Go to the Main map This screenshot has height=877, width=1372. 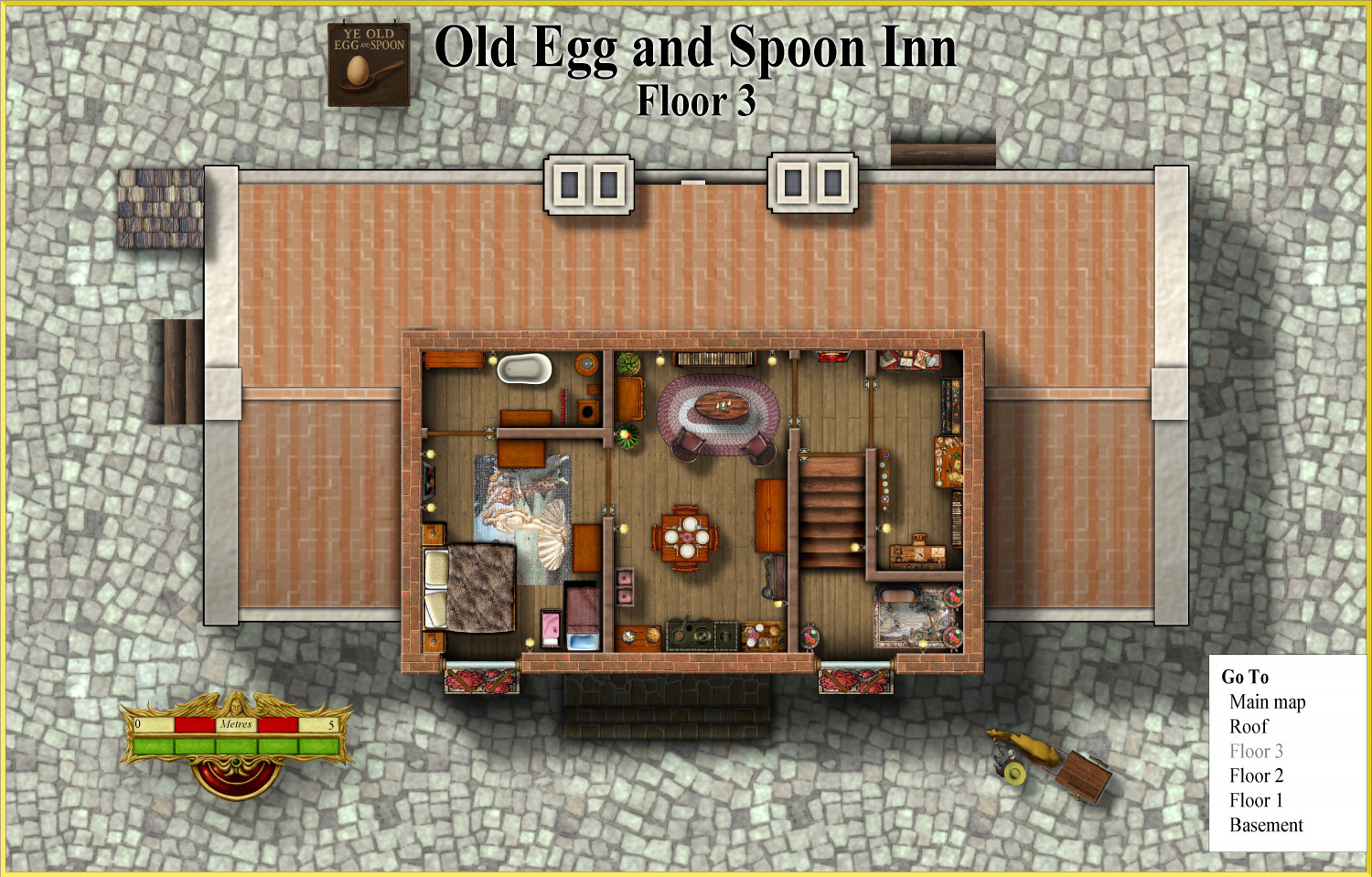click(x=1267, y=702)
